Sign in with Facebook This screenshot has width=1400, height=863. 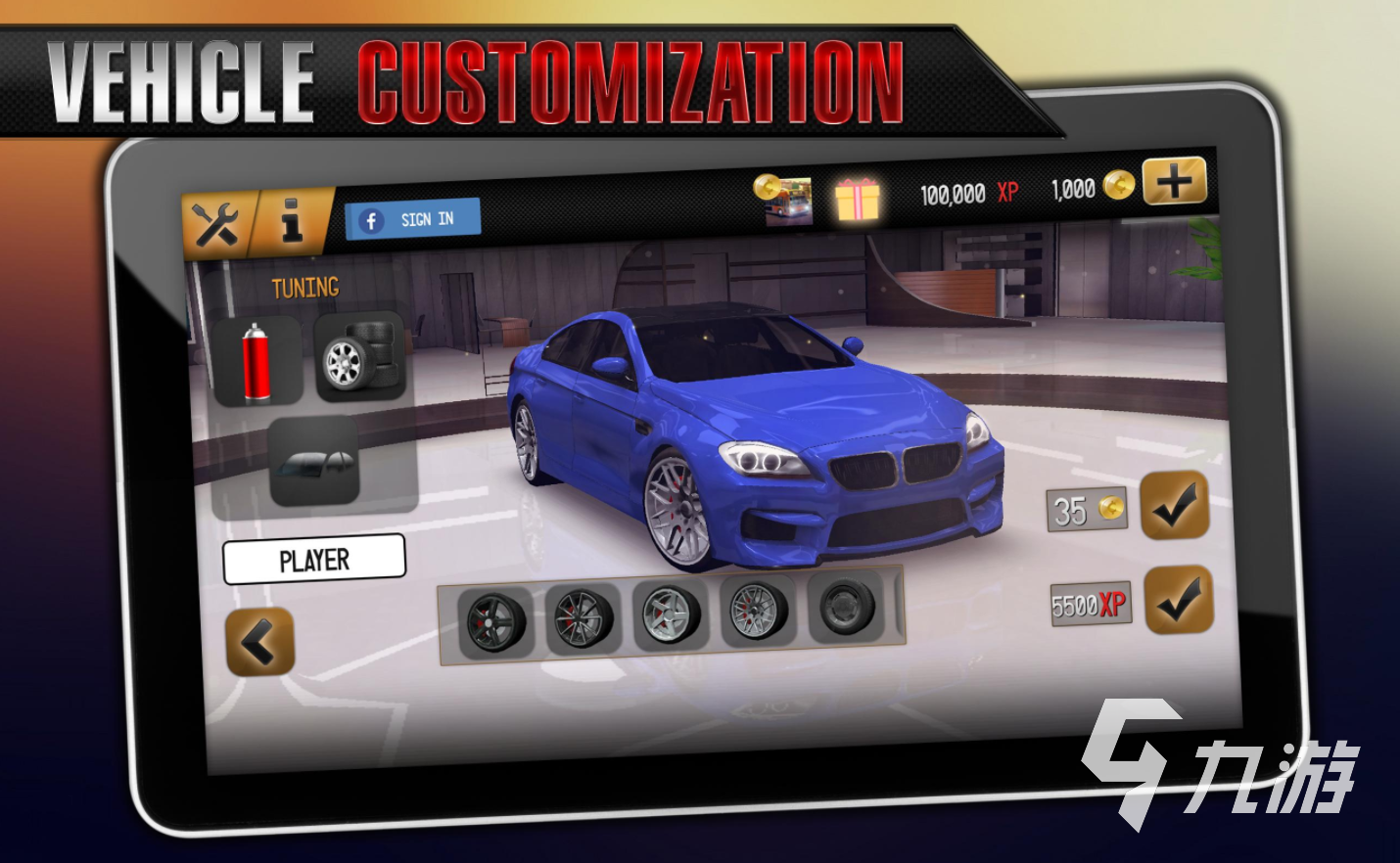pos(413,219)
